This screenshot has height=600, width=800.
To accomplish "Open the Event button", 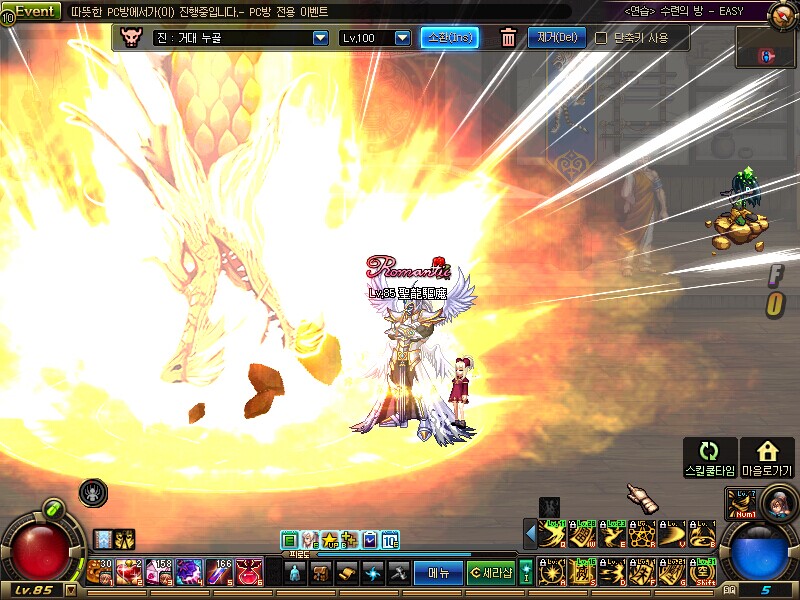I will click(x=36, y=10).
